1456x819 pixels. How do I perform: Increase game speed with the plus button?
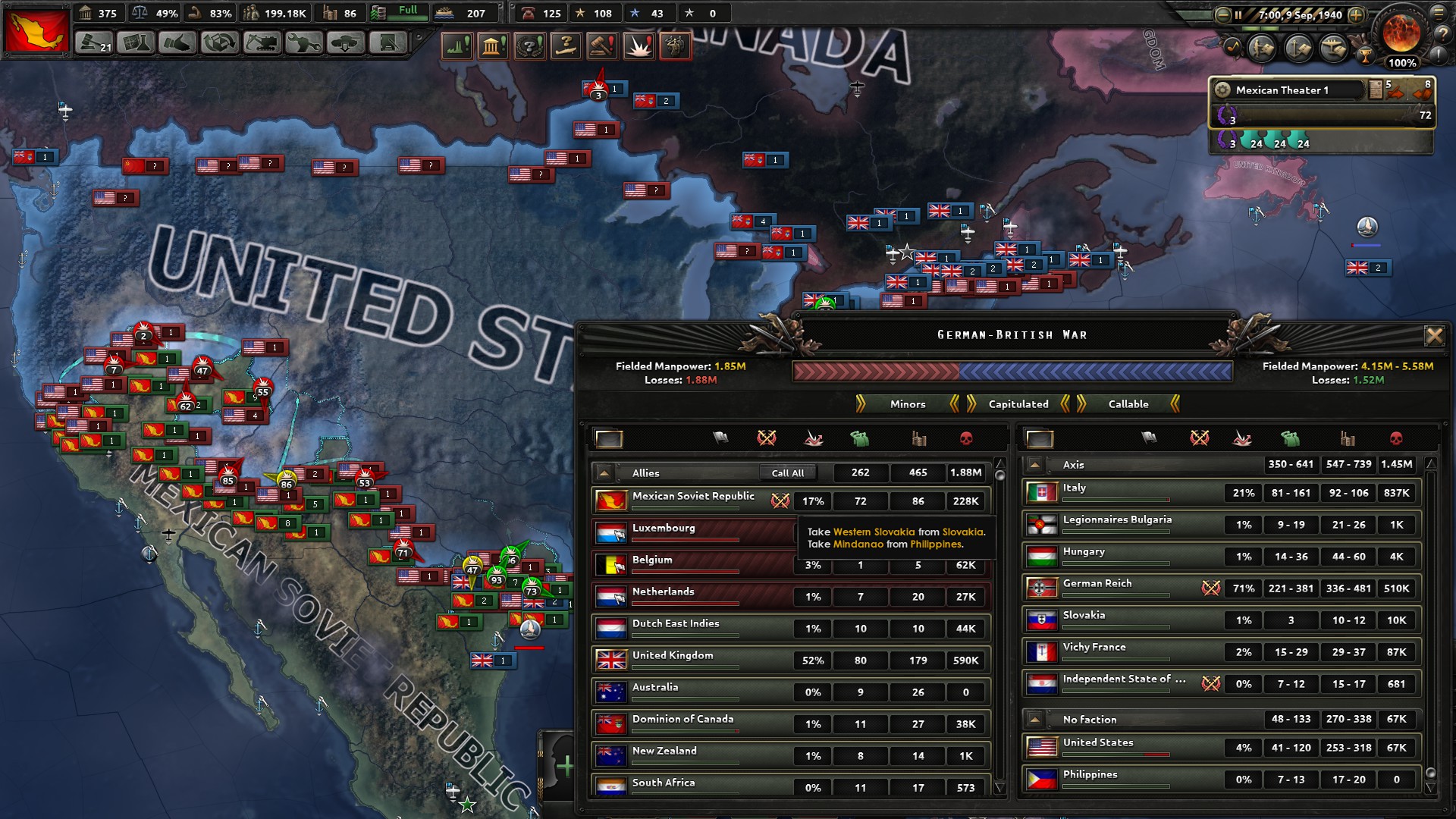[1356, 15]
